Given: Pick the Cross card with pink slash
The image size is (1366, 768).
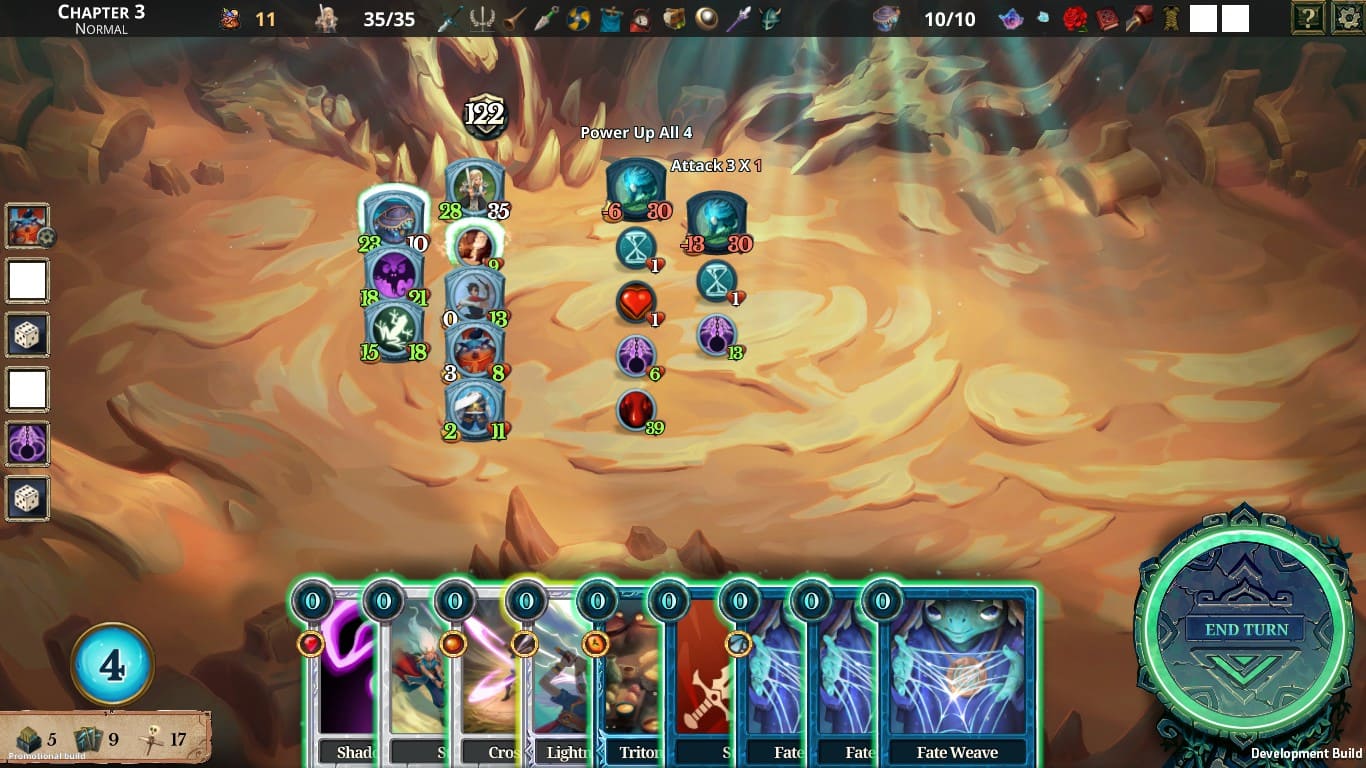Looking at the screenshot, I should pos(482,680).
